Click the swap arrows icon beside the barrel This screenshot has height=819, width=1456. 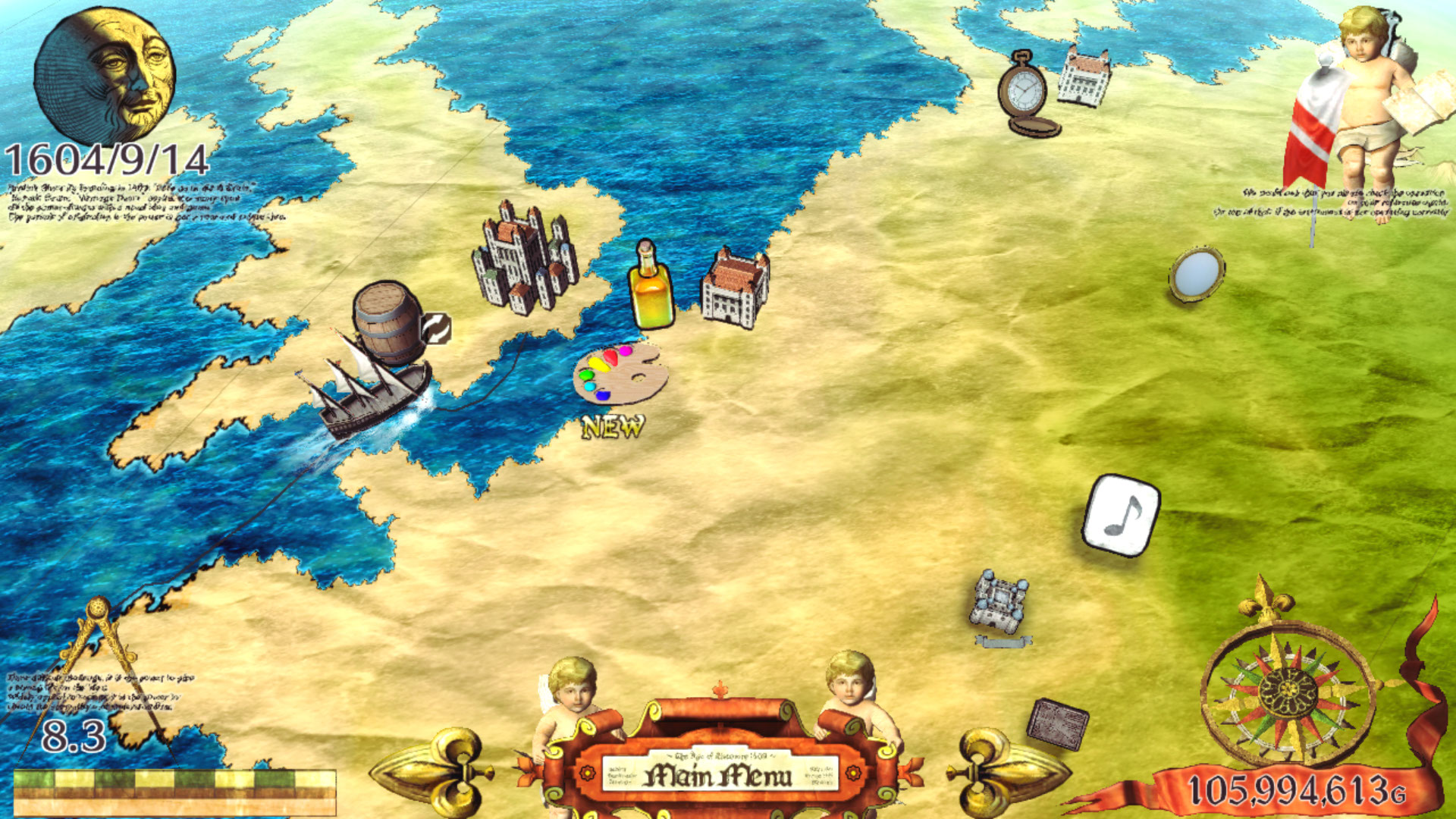[x=437, y=329]
